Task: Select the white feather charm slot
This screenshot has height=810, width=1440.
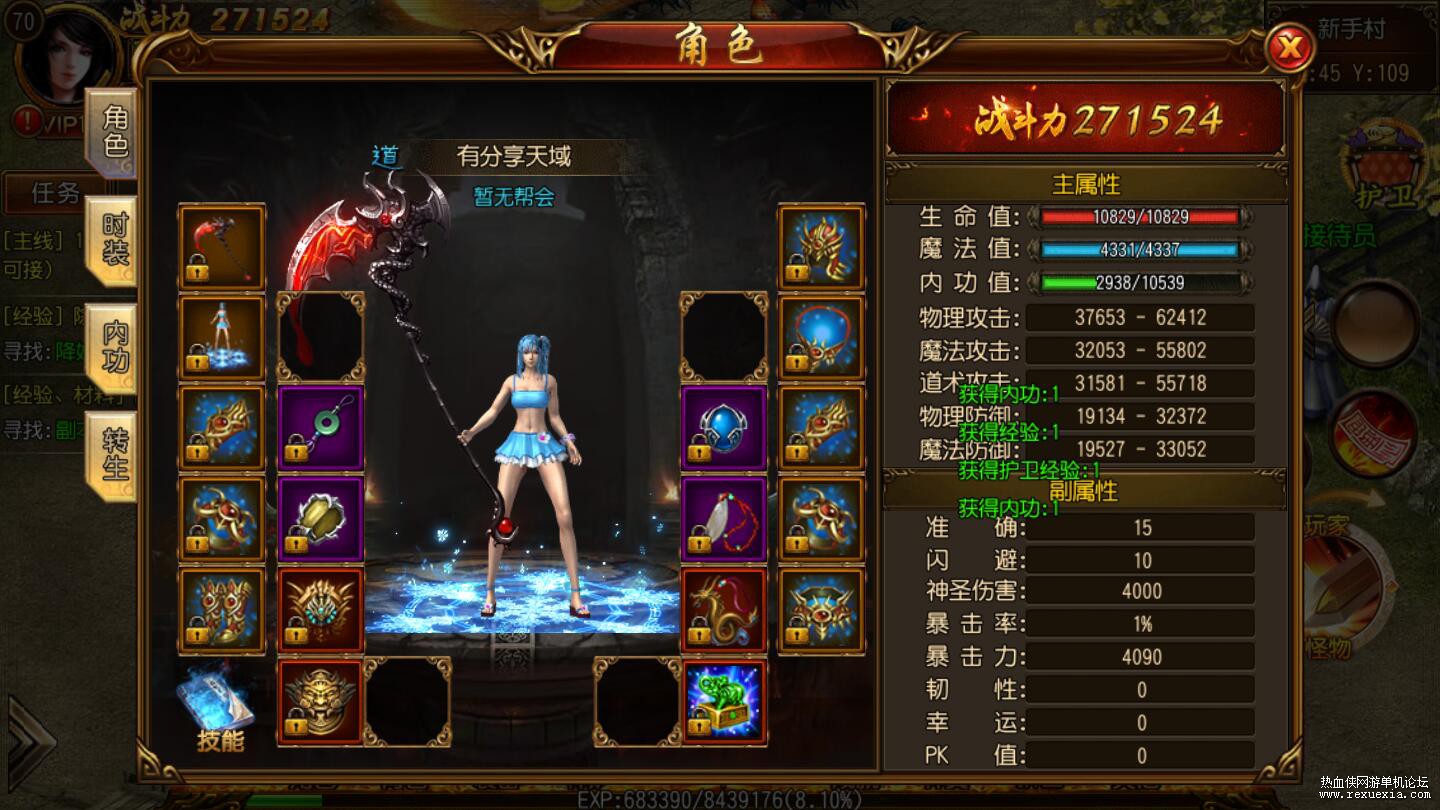Action: (x=724, y=520)
